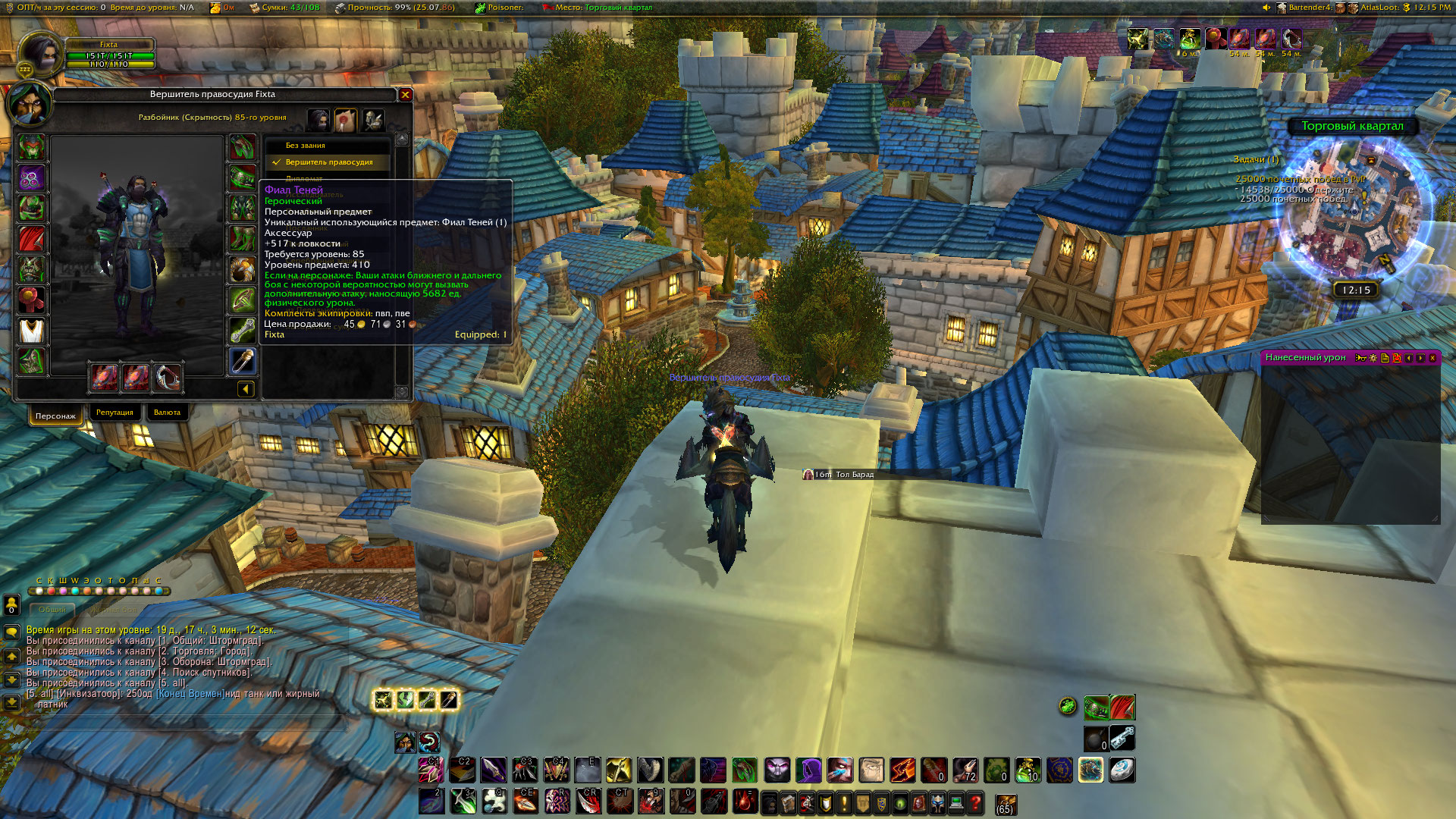Switch to the Репутация tab
Screen dimensions: 1456x819
click(x=115, y=413)
